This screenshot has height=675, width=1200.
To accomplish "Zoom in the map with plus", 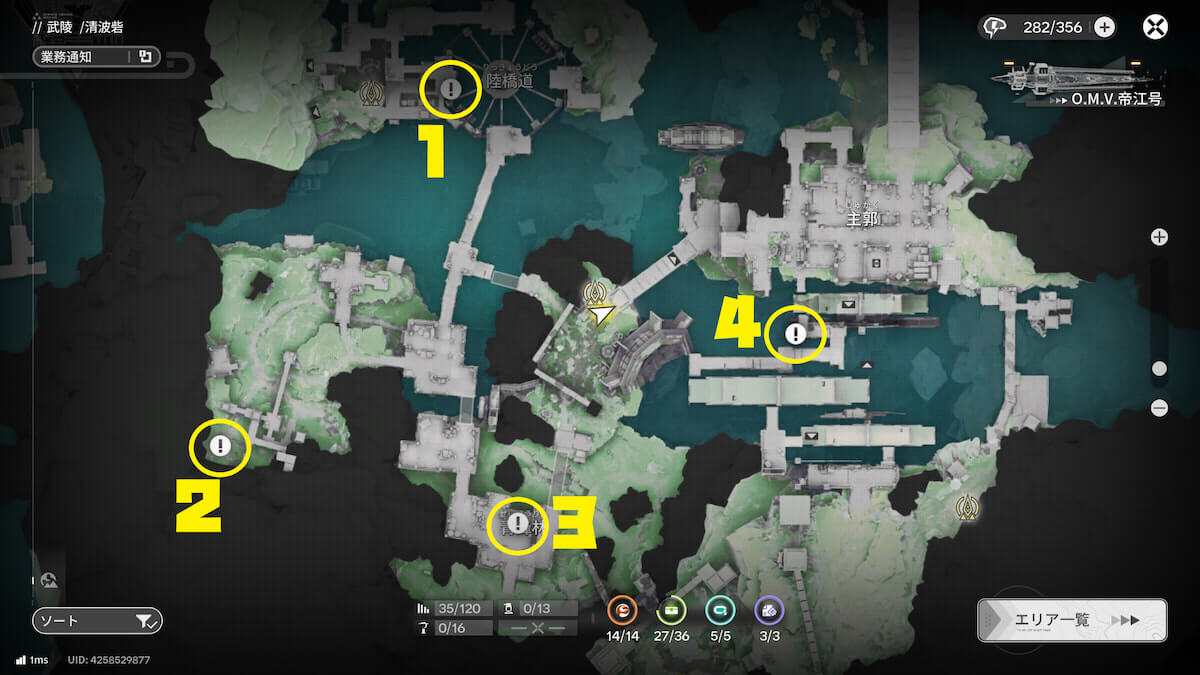I will pyautogui.click(x=1159, y=237).
